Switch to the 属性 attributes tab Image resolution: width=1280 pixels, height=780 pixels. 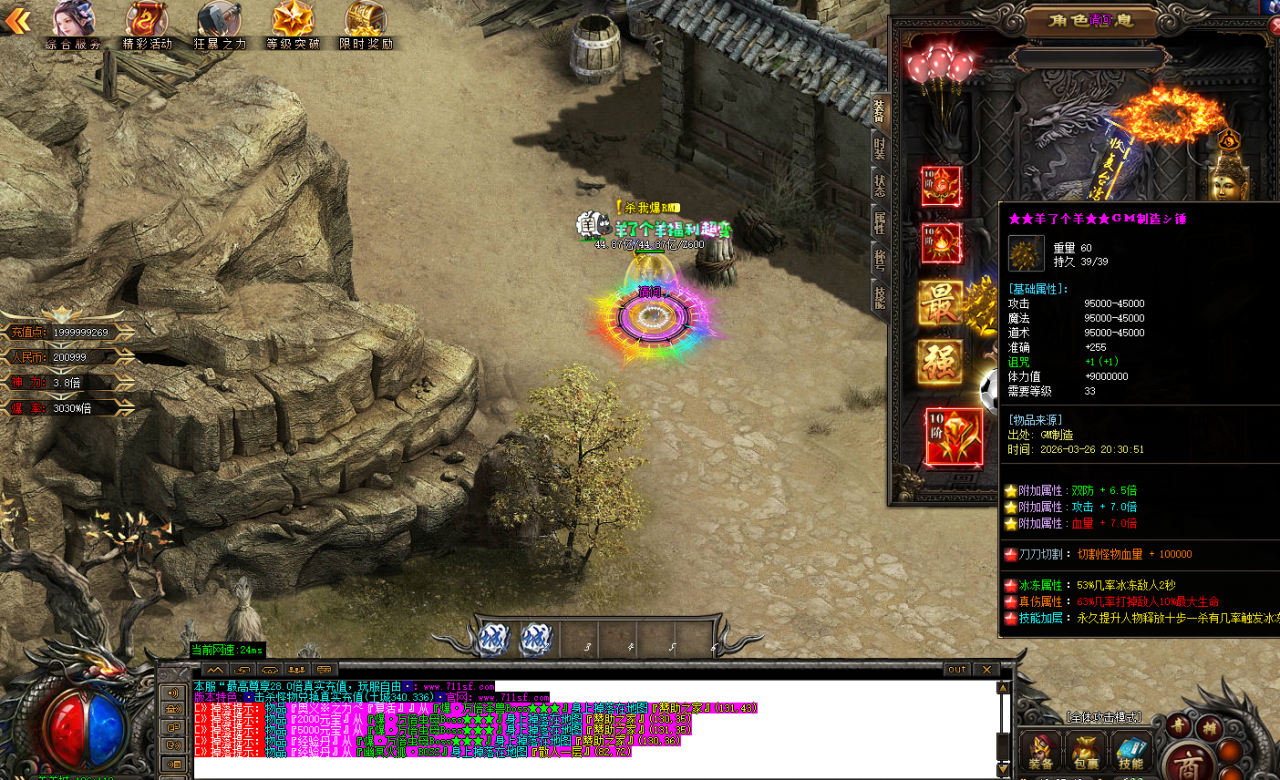tap(879, 223)
